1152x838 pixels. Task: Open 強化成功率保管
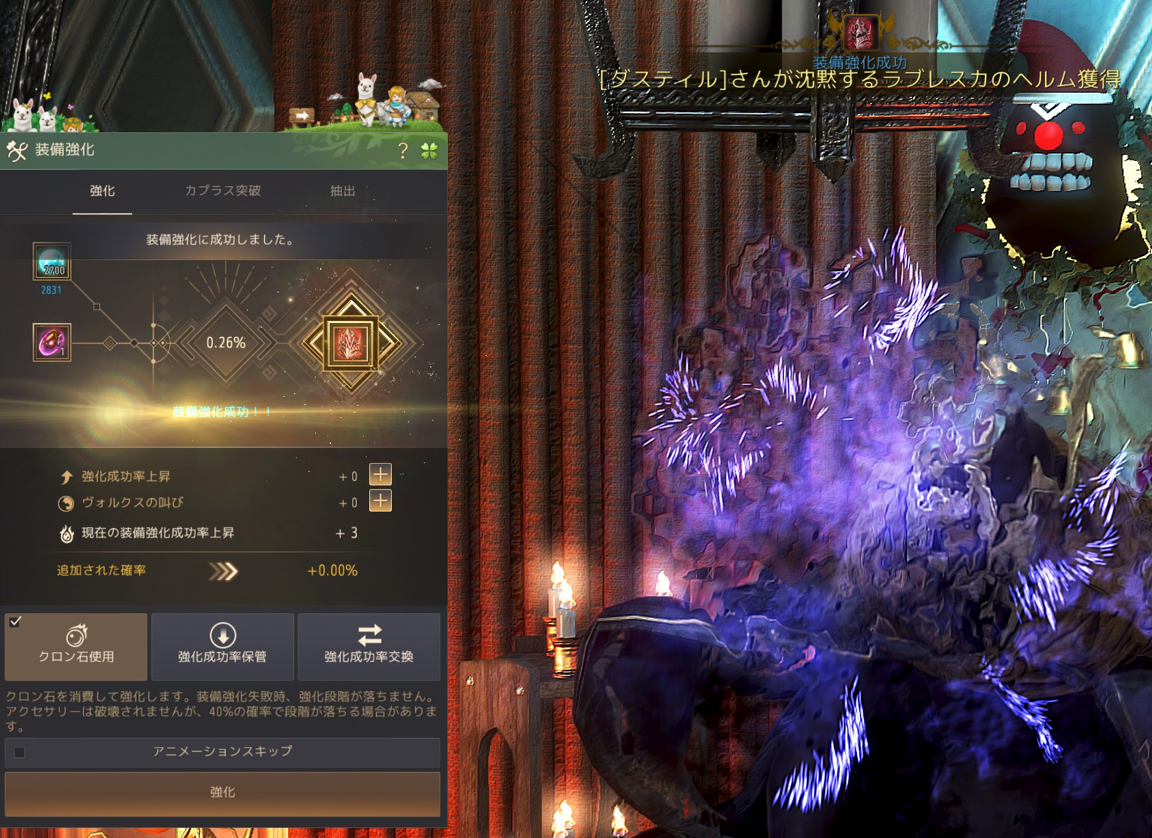click(222, 646)
